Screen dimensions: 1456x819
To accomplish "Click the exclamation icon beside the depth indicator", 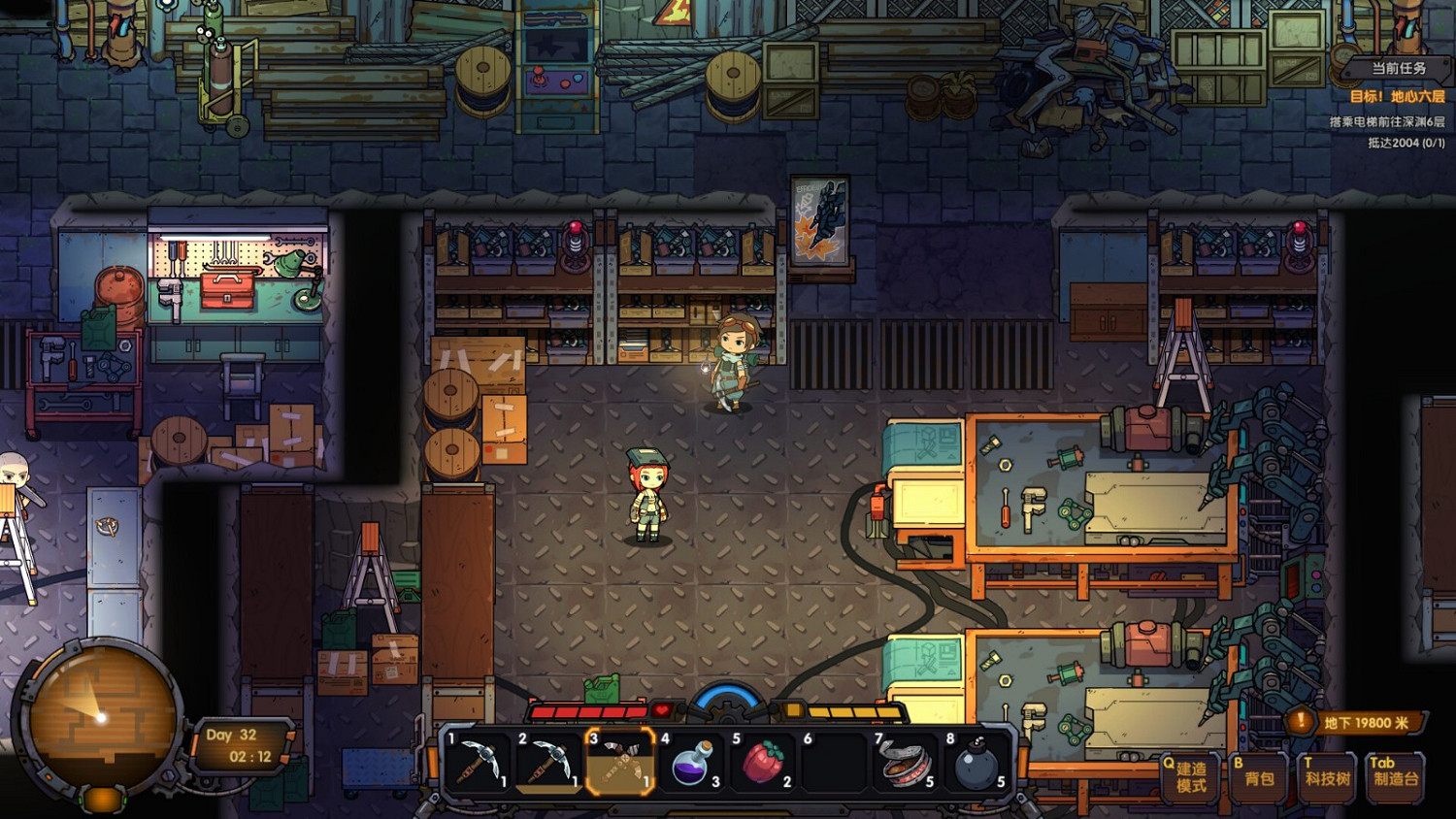I will (x=1299, y=721).
